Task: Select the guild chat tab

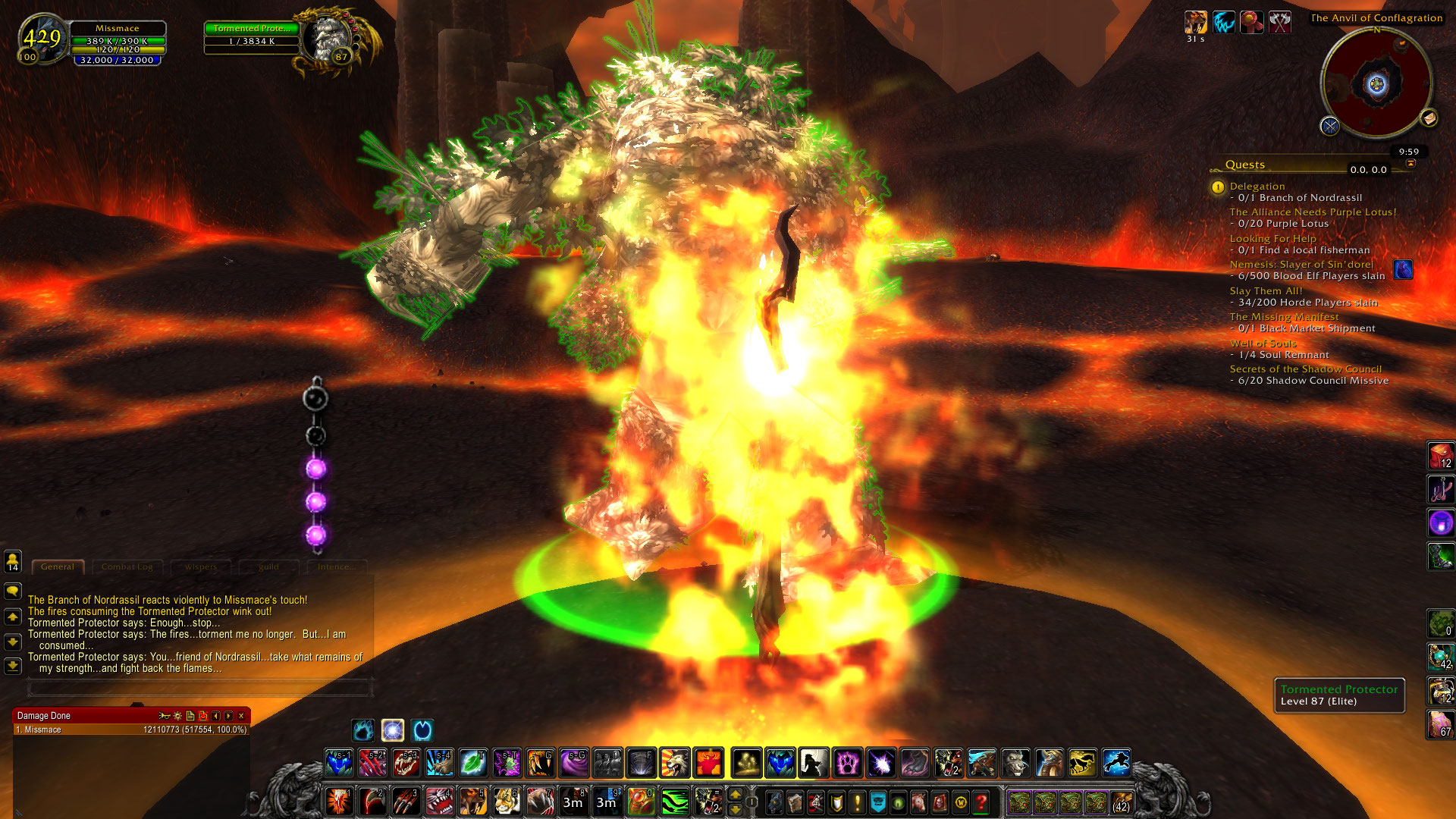Action: [x=268, y=566]
